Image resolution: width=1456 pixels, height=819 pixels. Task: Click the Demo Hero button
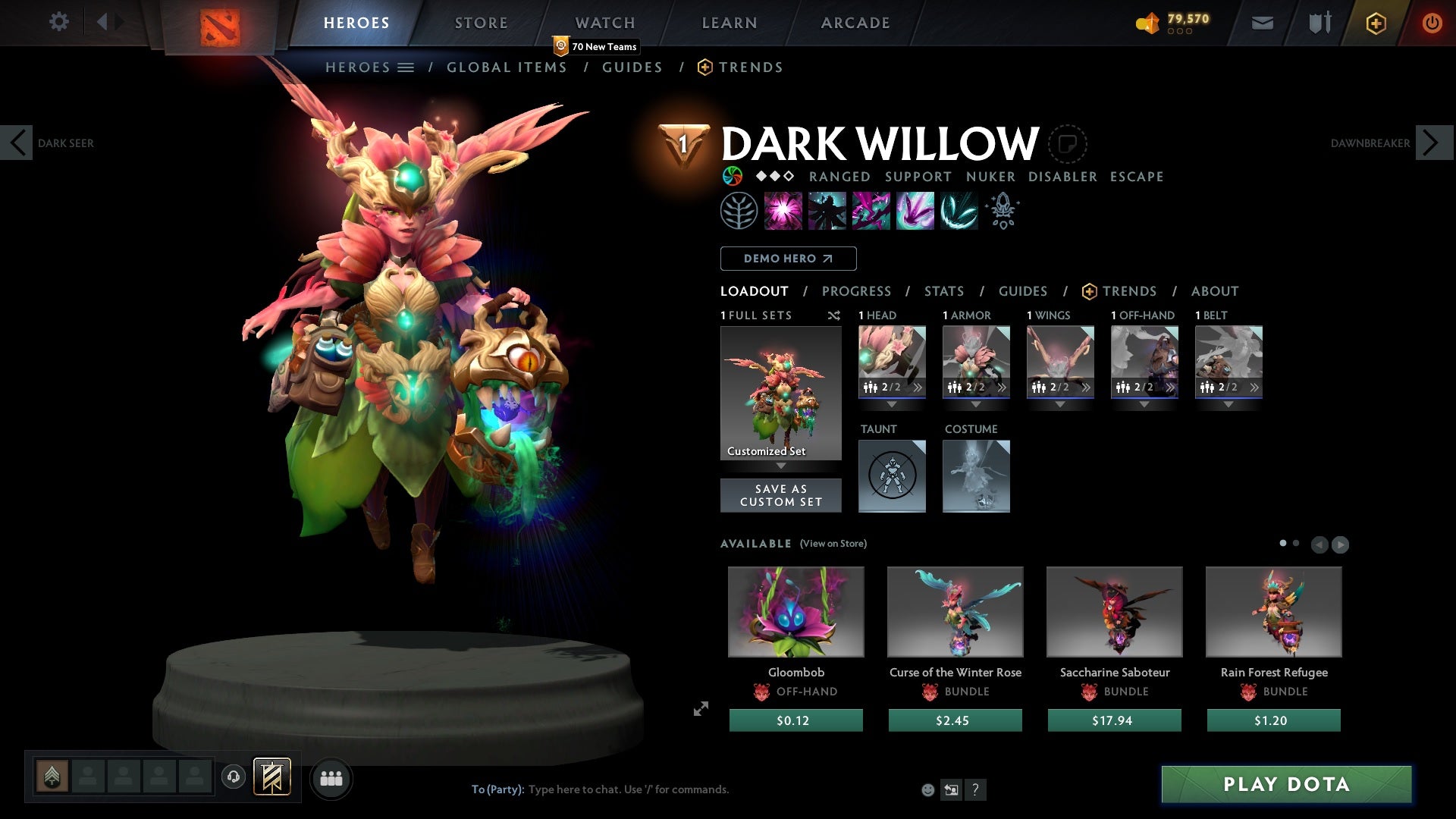point(788,259)
